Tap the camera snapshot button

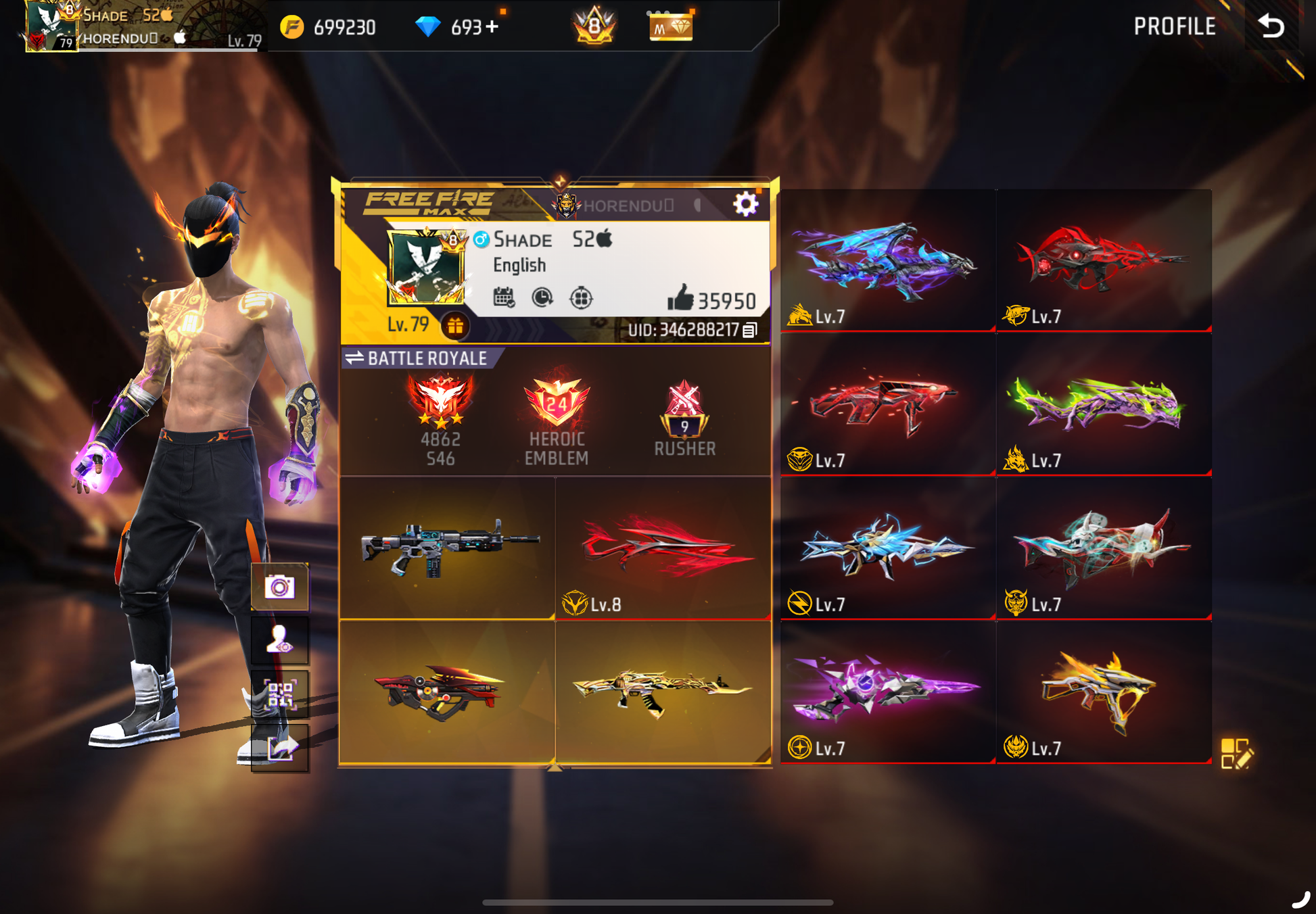pyautogui.click(x=279, y=586)
